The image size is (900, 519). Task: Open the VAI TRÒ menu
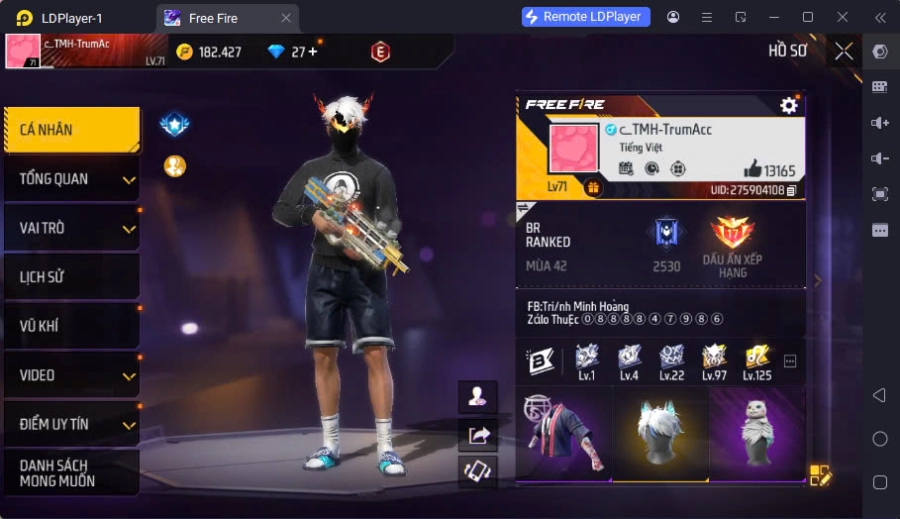[x=70, y=228]
